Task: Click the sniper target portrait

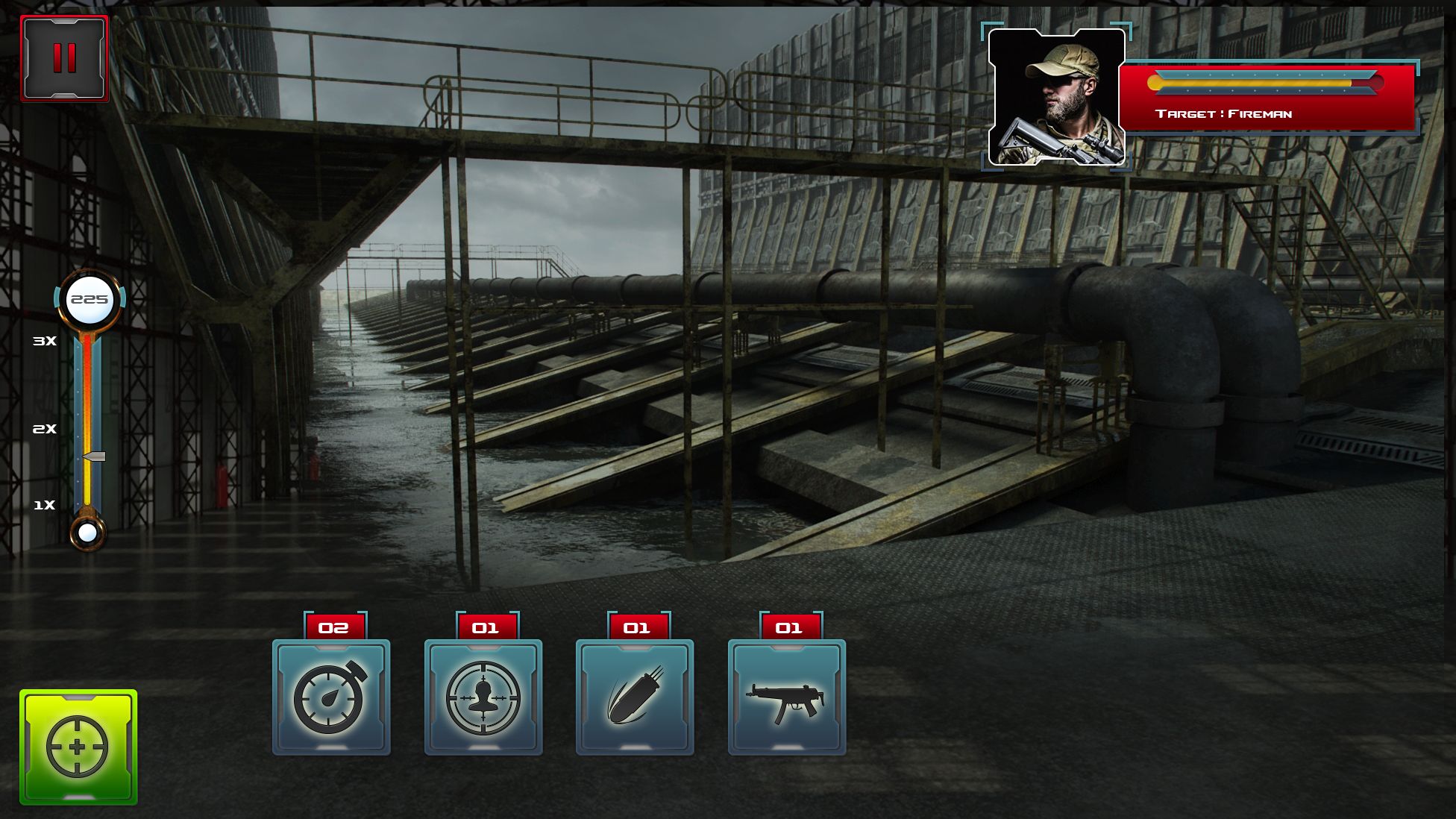Action: coord(1056,97)
